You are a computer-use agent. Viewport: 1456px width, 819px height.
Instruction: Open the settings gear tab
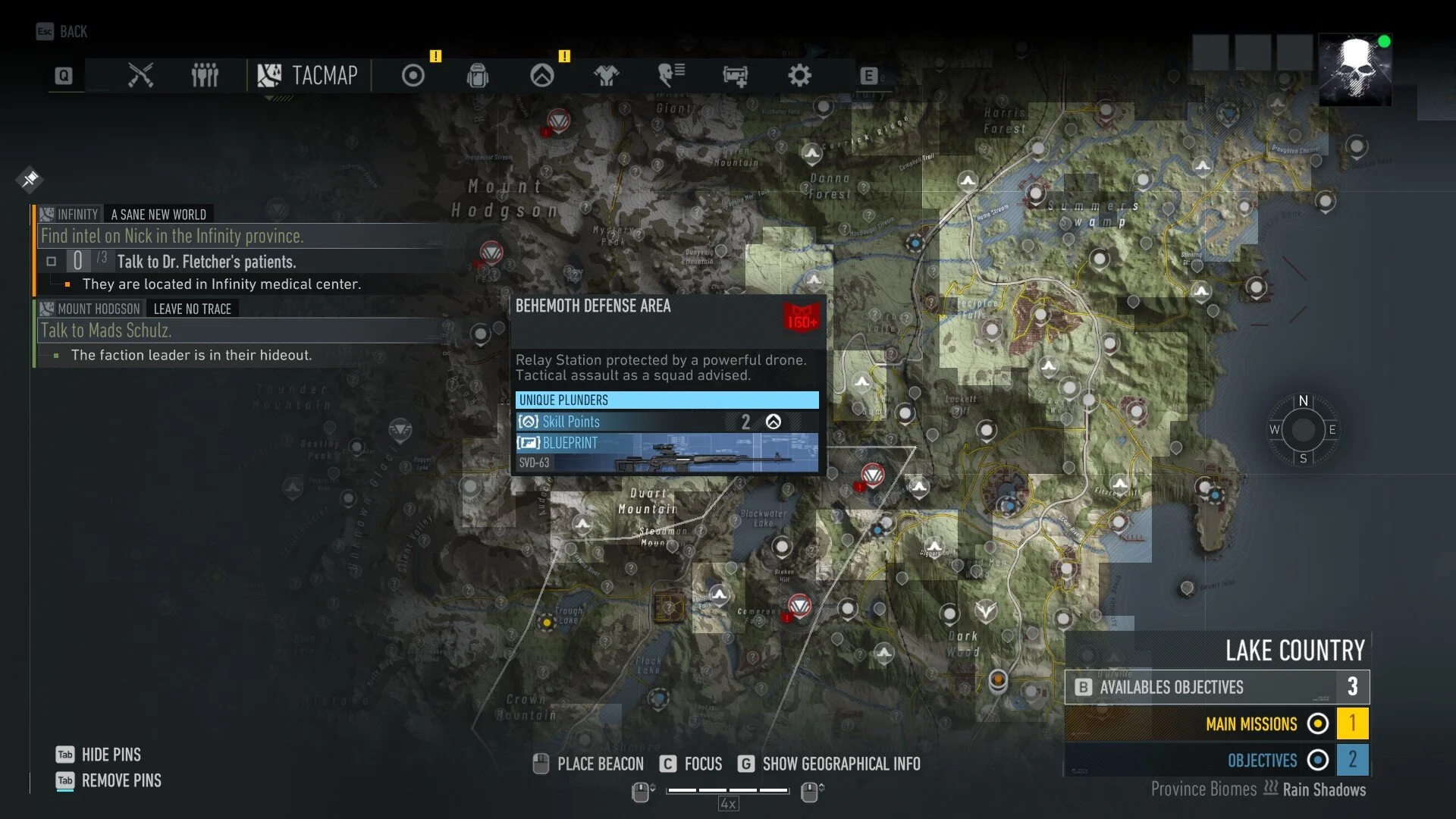[x=799, y=76]
